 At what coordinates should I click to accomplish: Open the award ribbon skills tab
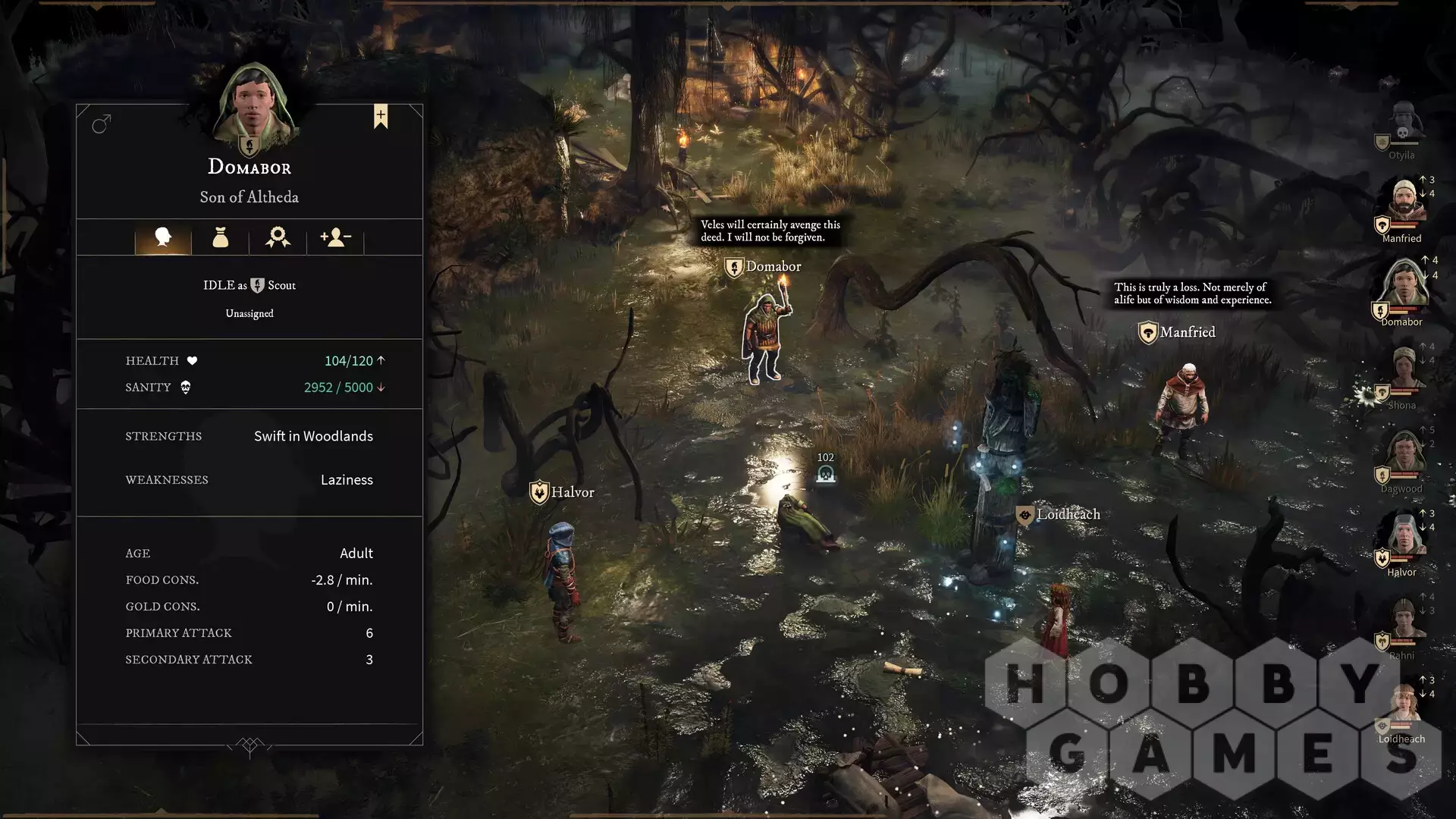(x=278, y=237)
